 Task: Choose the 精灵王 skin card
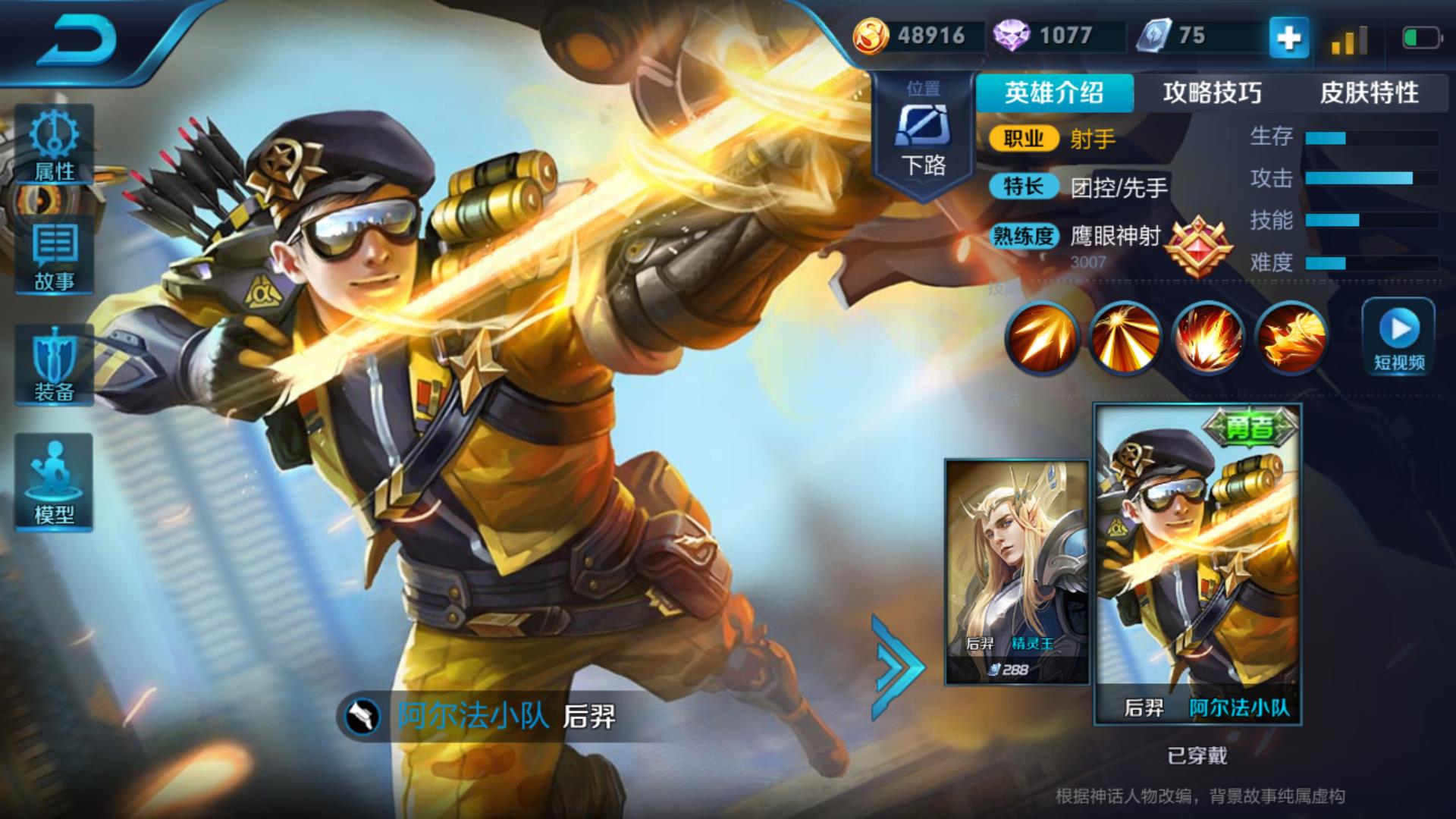[1016, 573]
